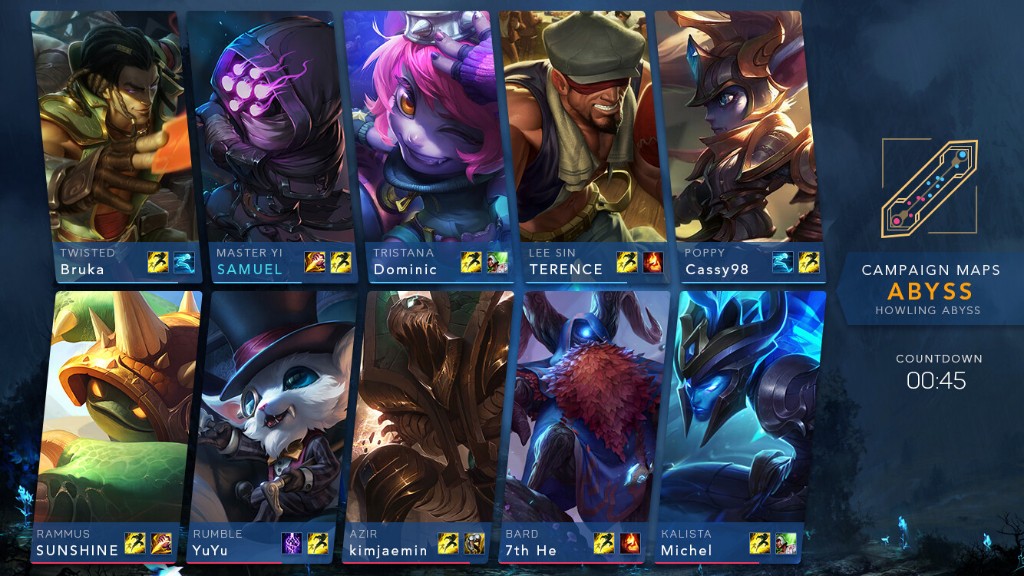Viewport: 1024px width, 576px height.
Task: Select TERENCE's red Ignite spell icon
Action: click(653, 262)
